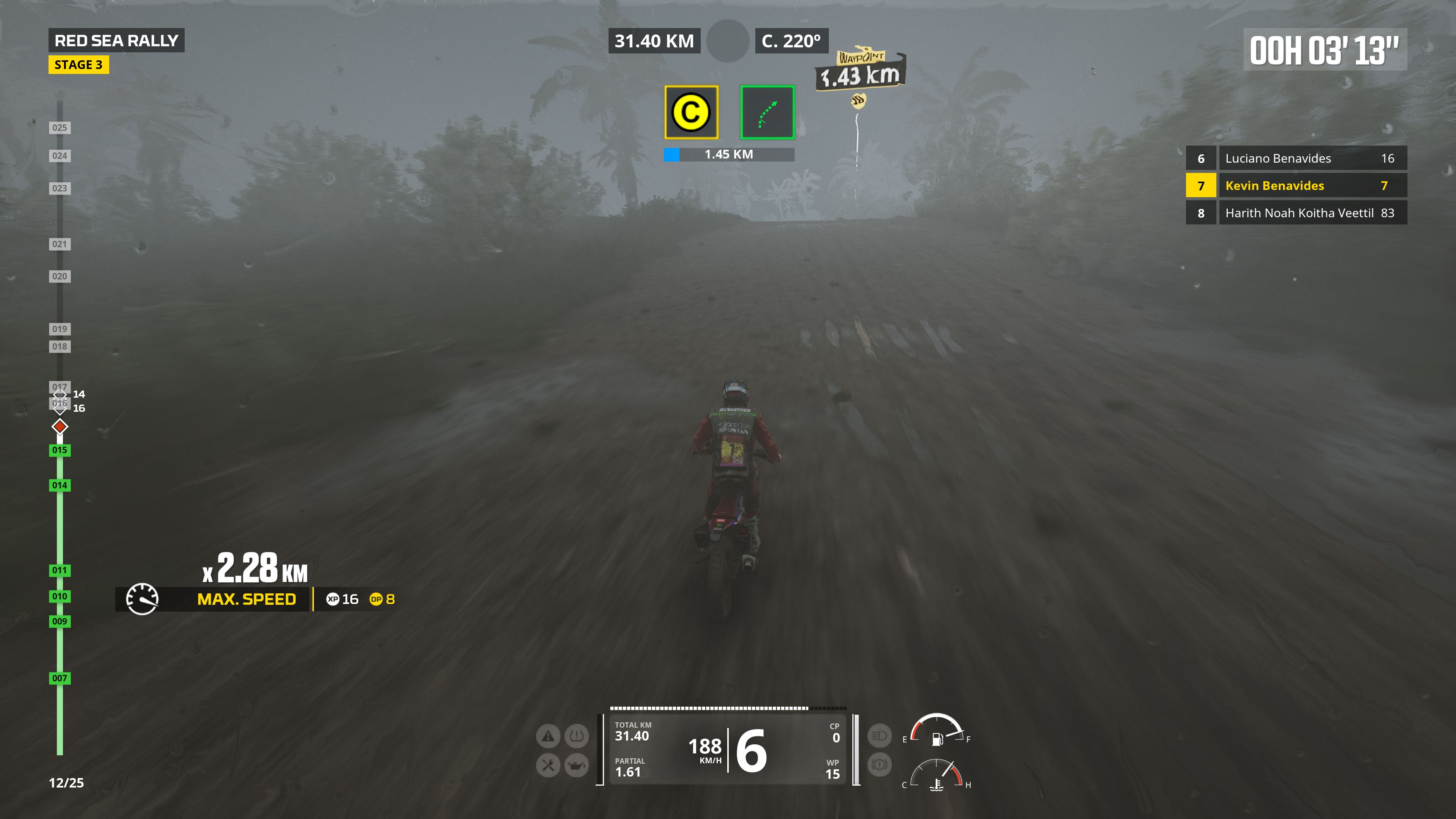Toggle the headlight indicator icon
1456x819 pixels.
pos(879,736)
